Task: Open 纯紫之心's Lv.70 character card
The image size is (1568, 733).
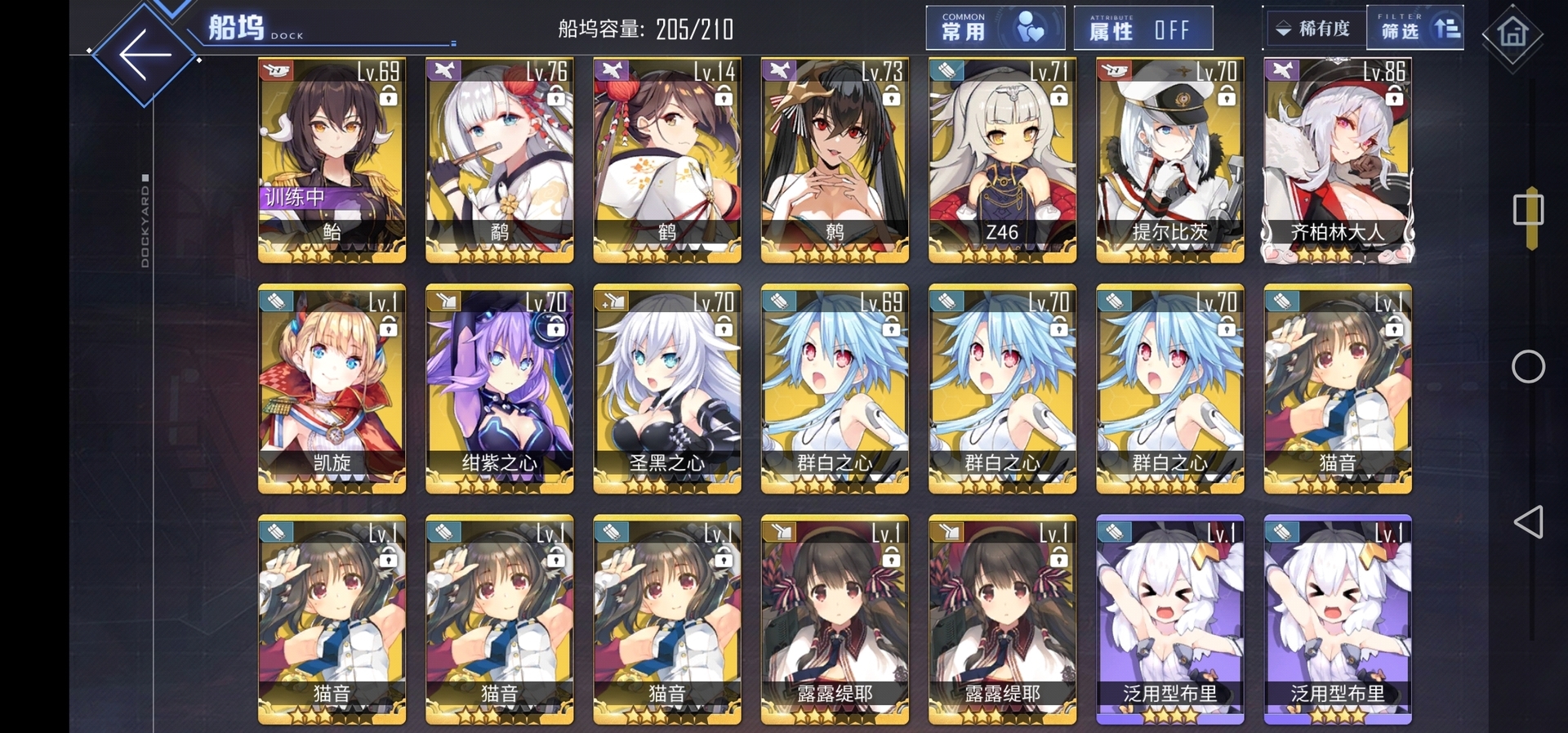Action: click(499, 389)
